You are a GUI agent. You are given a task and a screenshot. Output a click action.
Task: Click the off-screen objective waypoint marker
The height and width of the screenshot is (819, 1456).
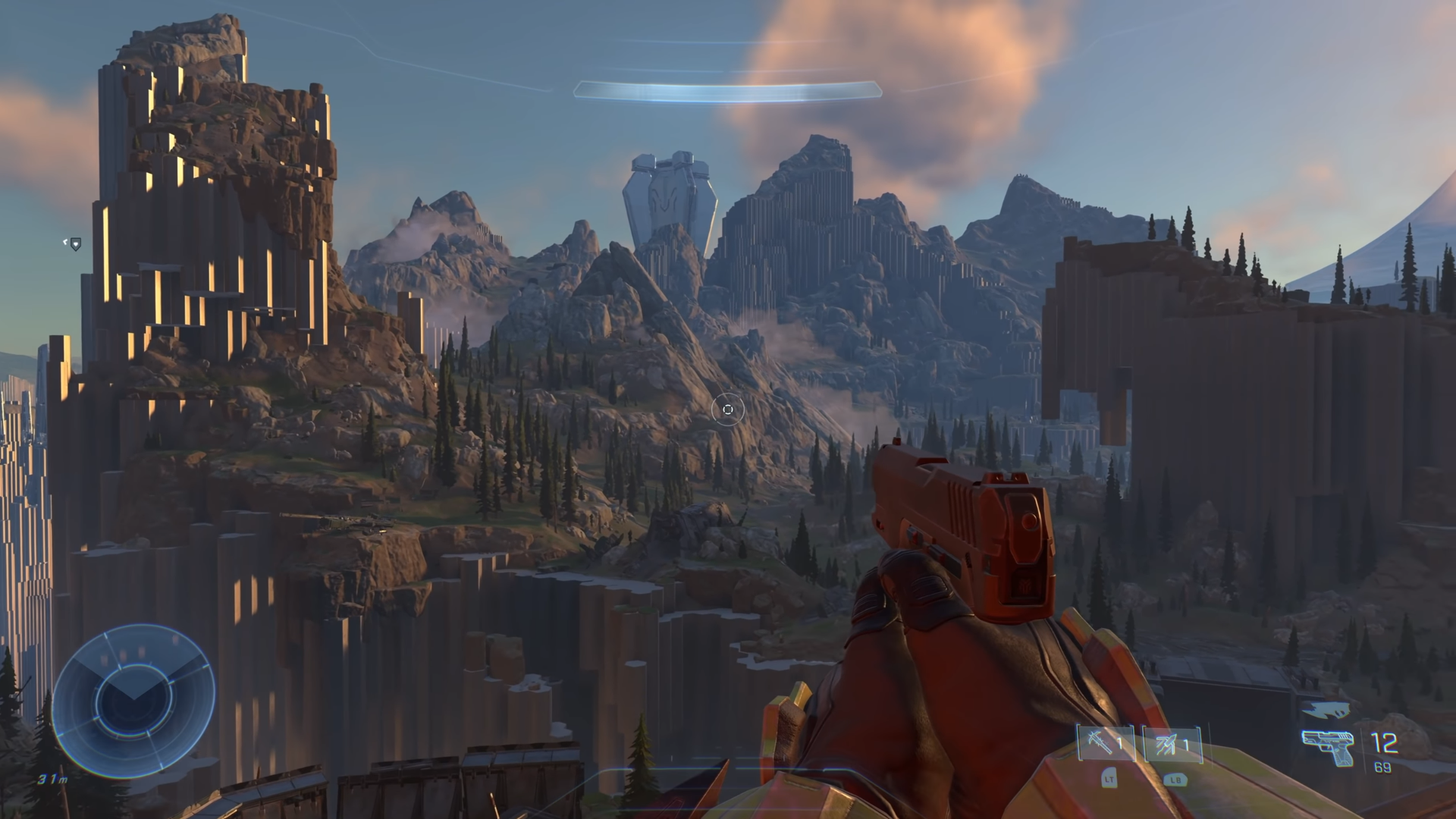(74, 243)
